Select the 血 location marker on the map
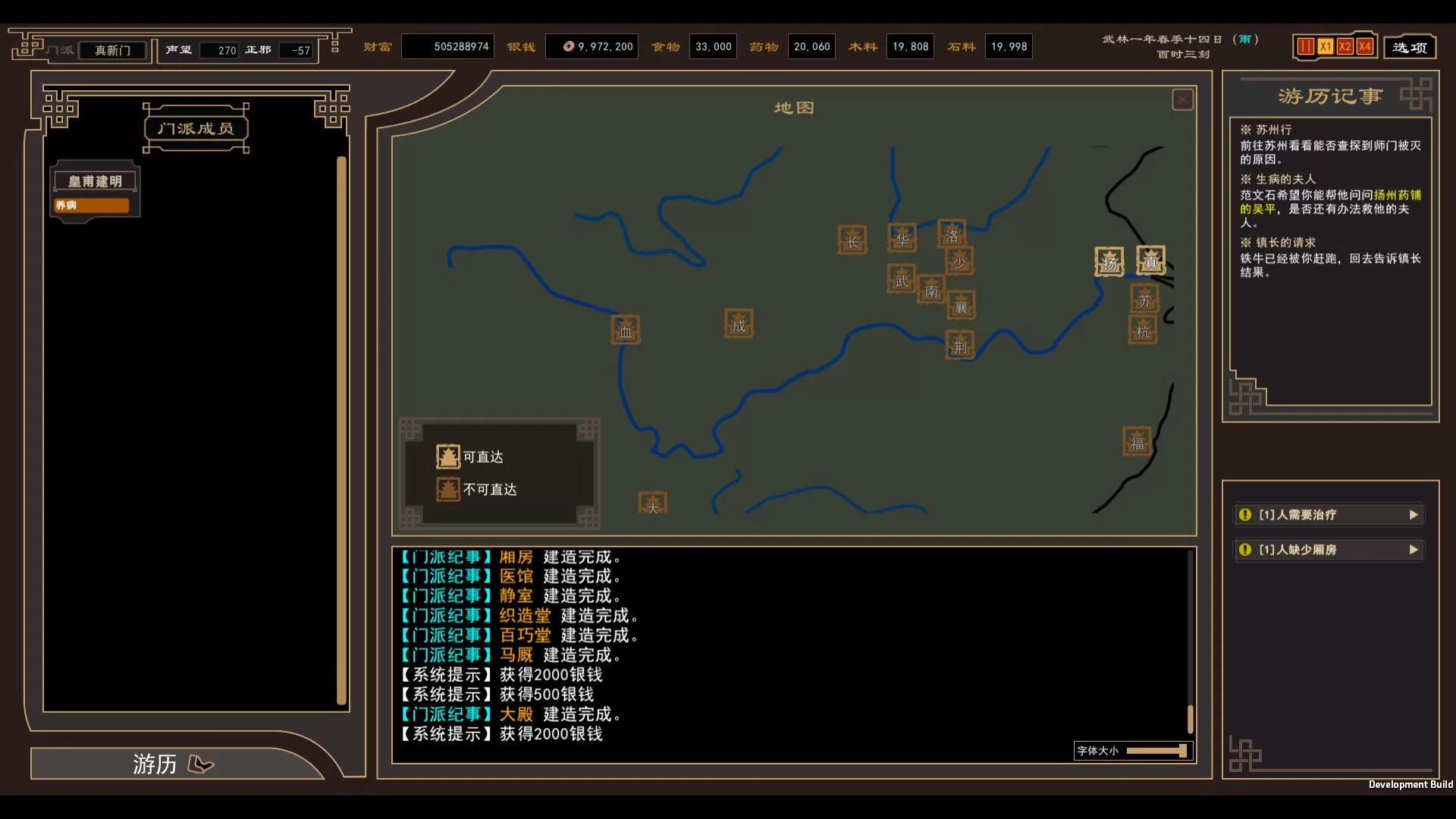This screenshot has width=1456, height=819. (x=626, y=331)
